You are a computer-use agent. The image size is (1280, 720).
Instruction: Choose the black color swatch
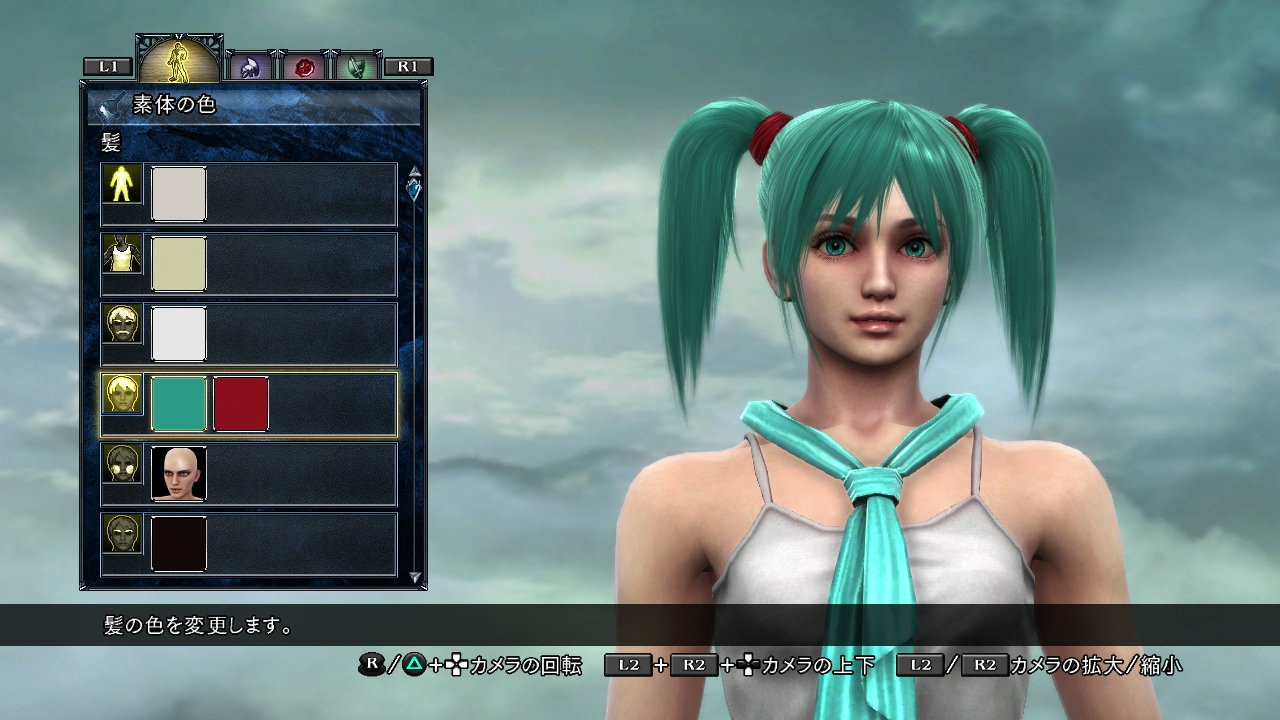click(x=179, y=544)
